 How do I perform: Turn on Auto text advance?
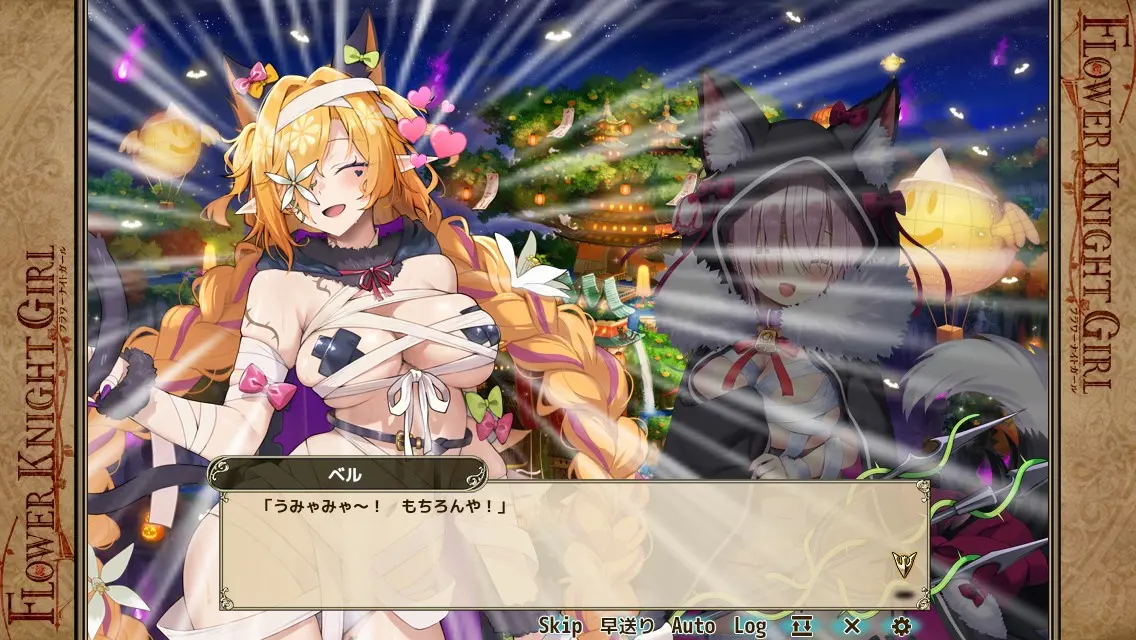point(693,626)
